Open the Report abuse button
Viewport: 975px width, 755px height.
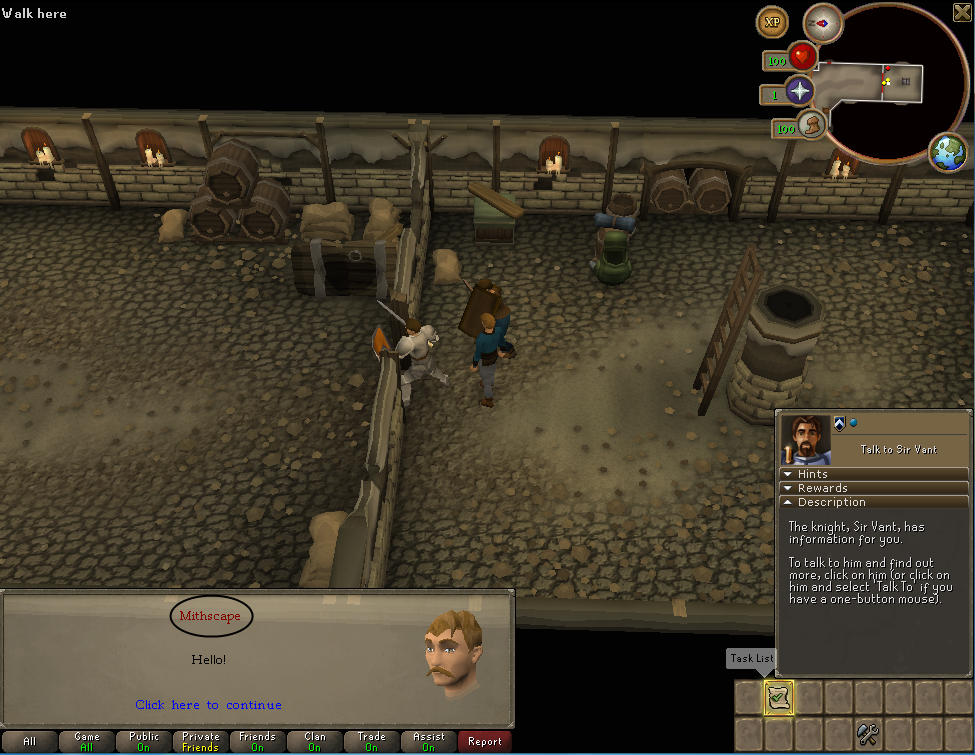[485, 742]
